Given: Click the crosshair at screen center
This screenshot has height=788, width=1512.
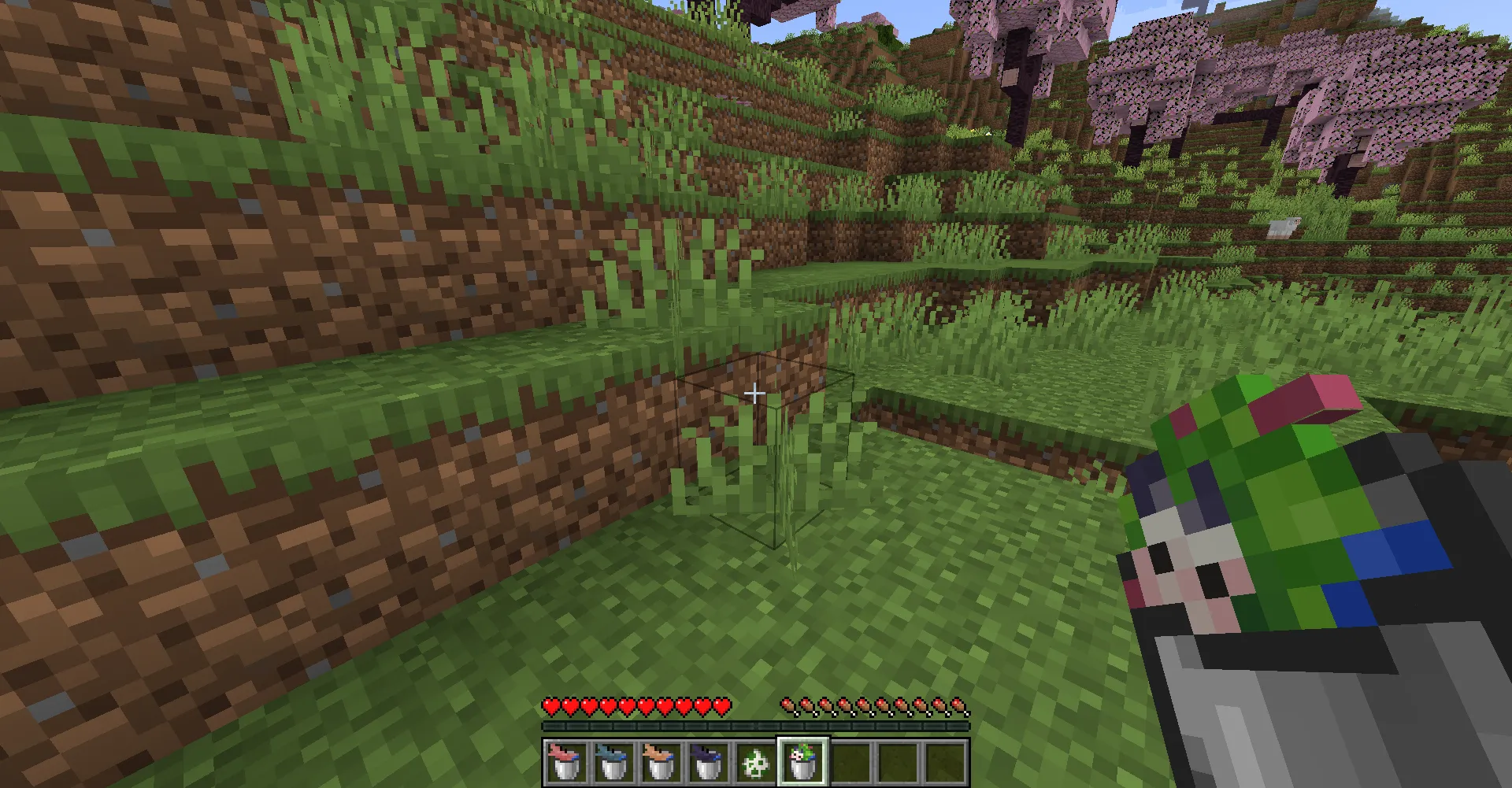Looking at the screenshot, I should click(x=755, y=391).
